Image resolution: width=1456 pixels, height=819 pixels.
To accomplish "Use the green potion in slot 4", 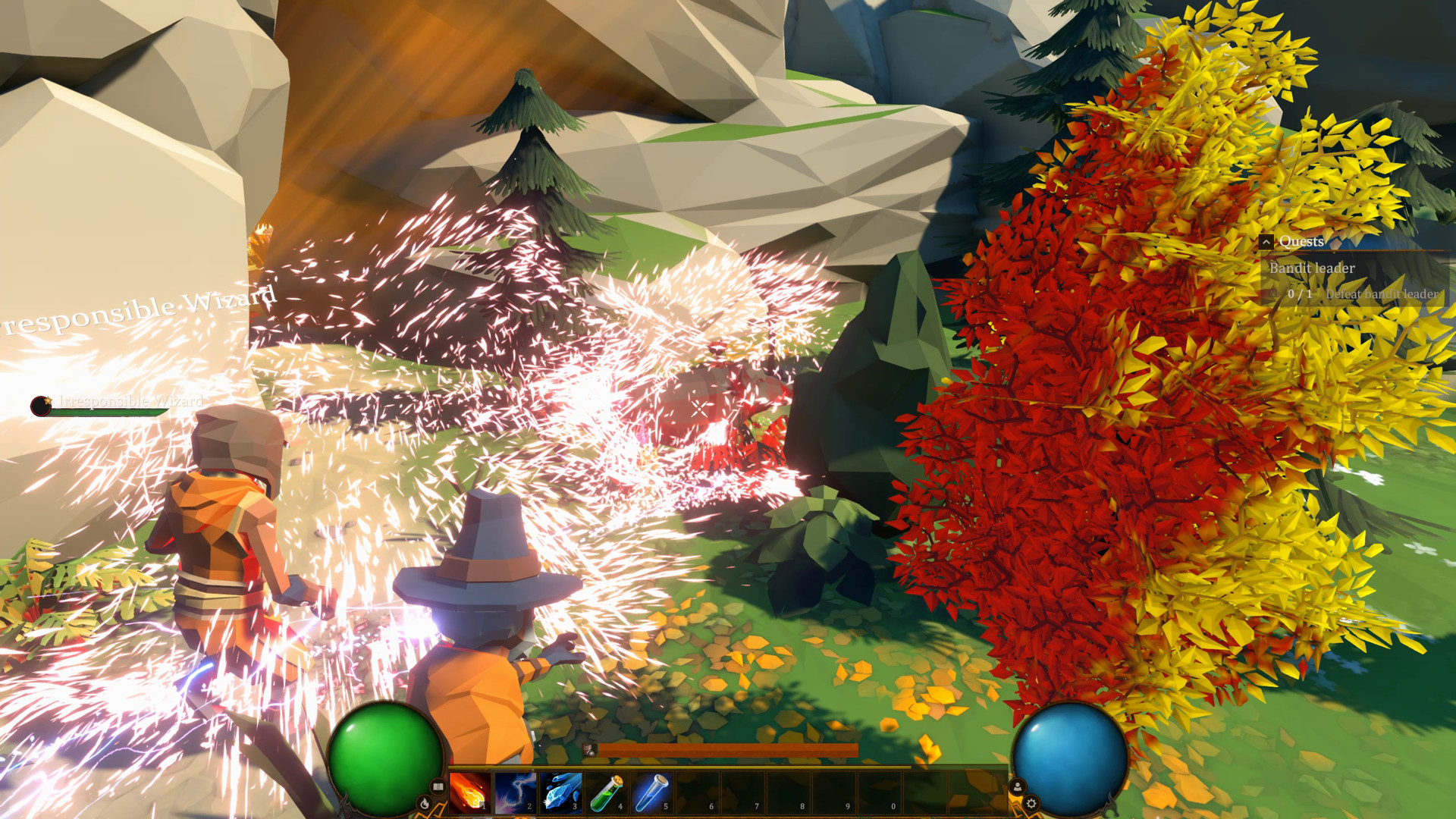I will tap(606, 792).
